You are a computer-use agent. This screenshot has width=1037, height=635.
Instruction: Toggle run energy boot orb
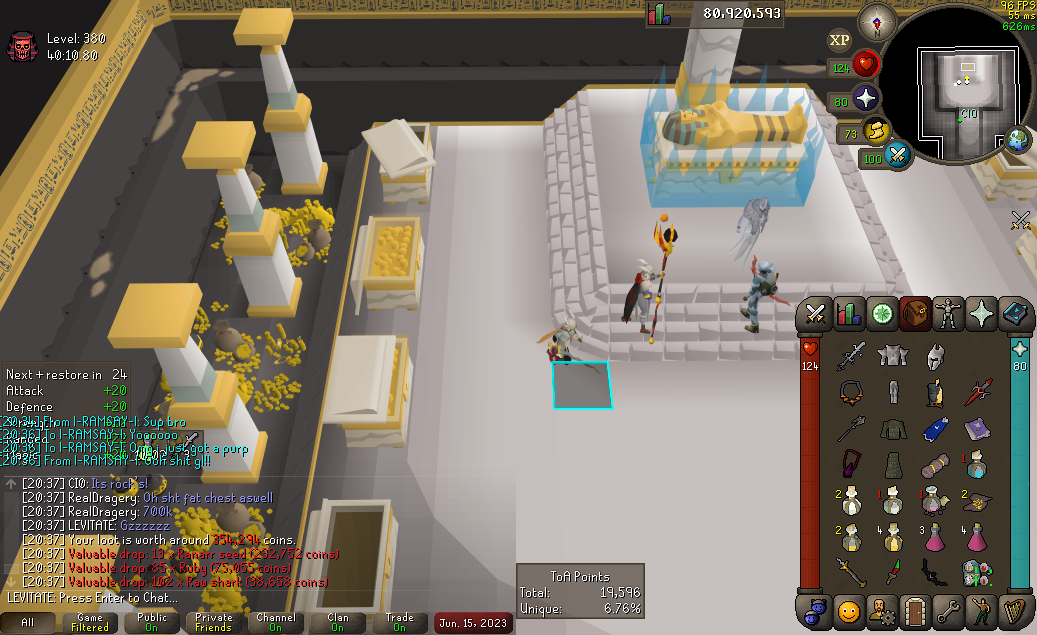[878, 130]
